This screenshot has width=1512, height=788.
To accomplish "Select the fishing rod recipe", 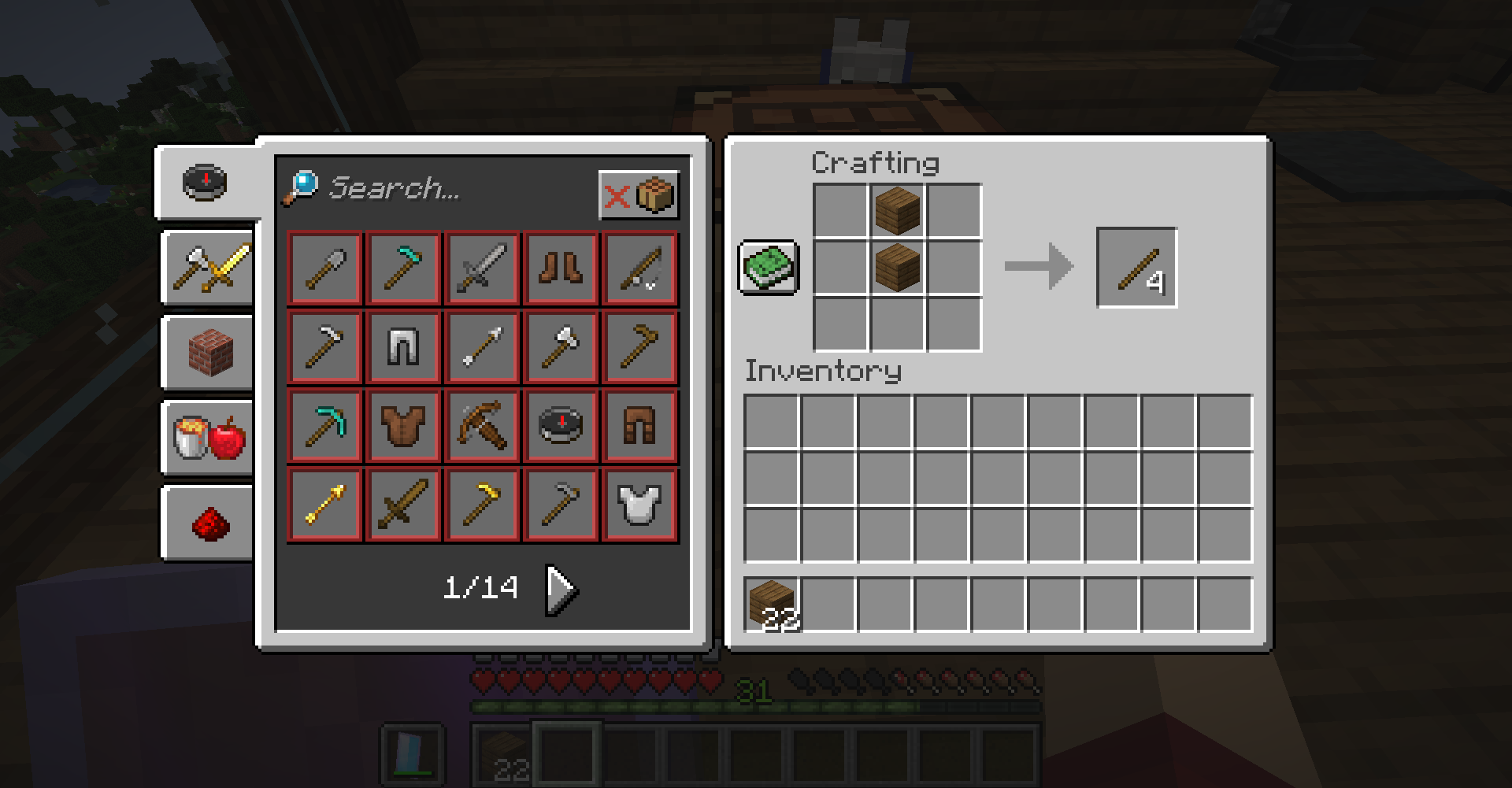I will pyautogui.click(x=639, y=268).
